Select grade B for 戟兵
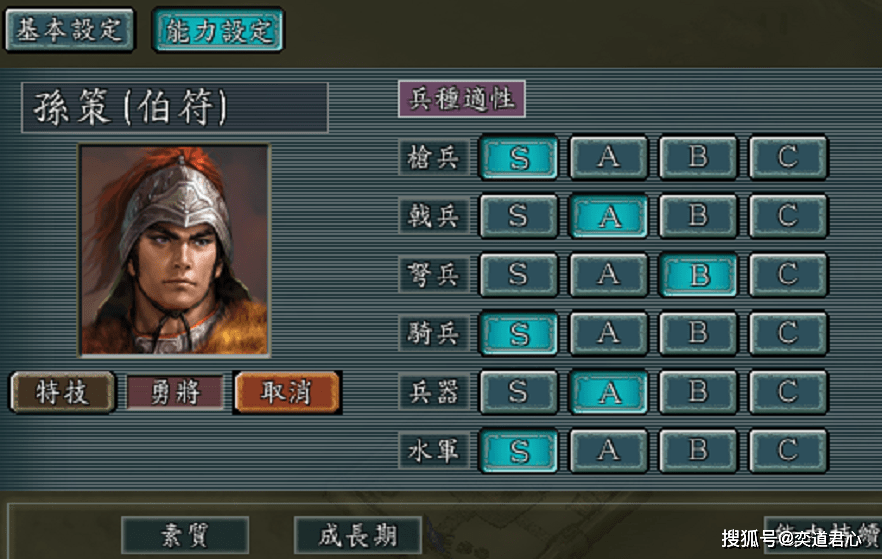The height and width of the screenshot is (559, 882). 698,216
